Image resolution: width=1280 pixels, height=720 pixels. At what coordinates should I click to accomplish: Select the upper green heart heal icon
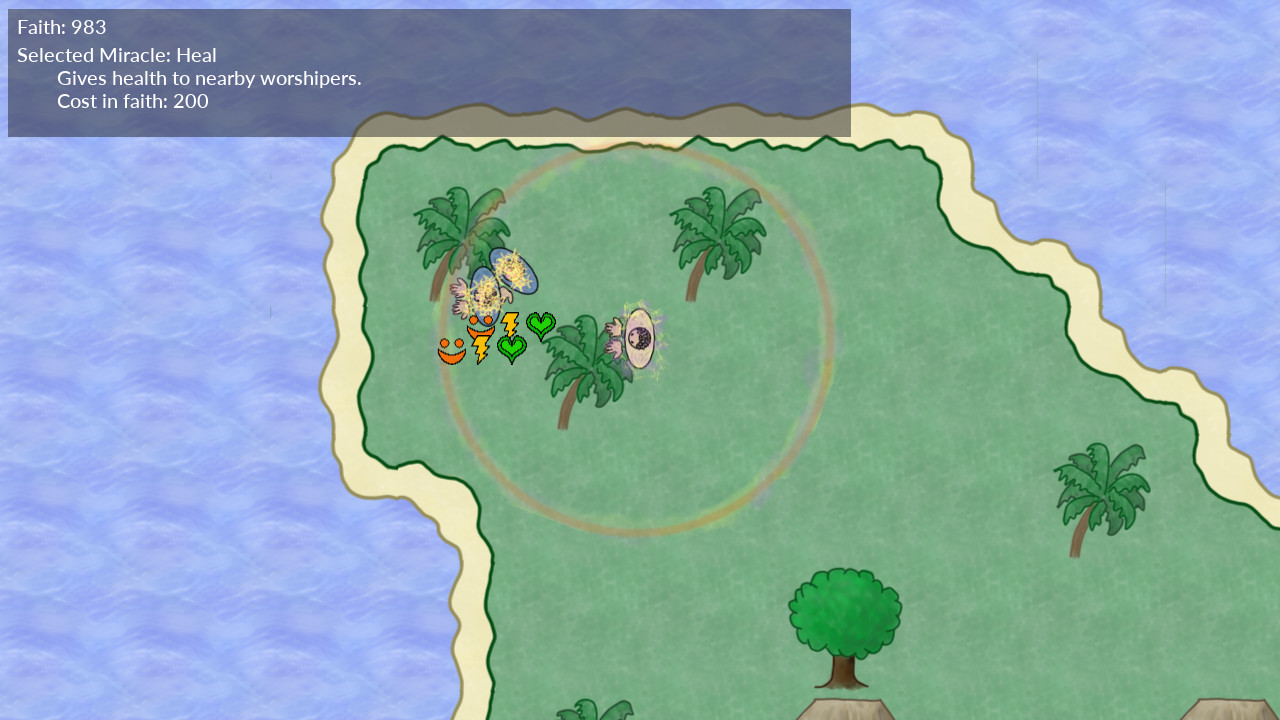(x=542, y=325)
